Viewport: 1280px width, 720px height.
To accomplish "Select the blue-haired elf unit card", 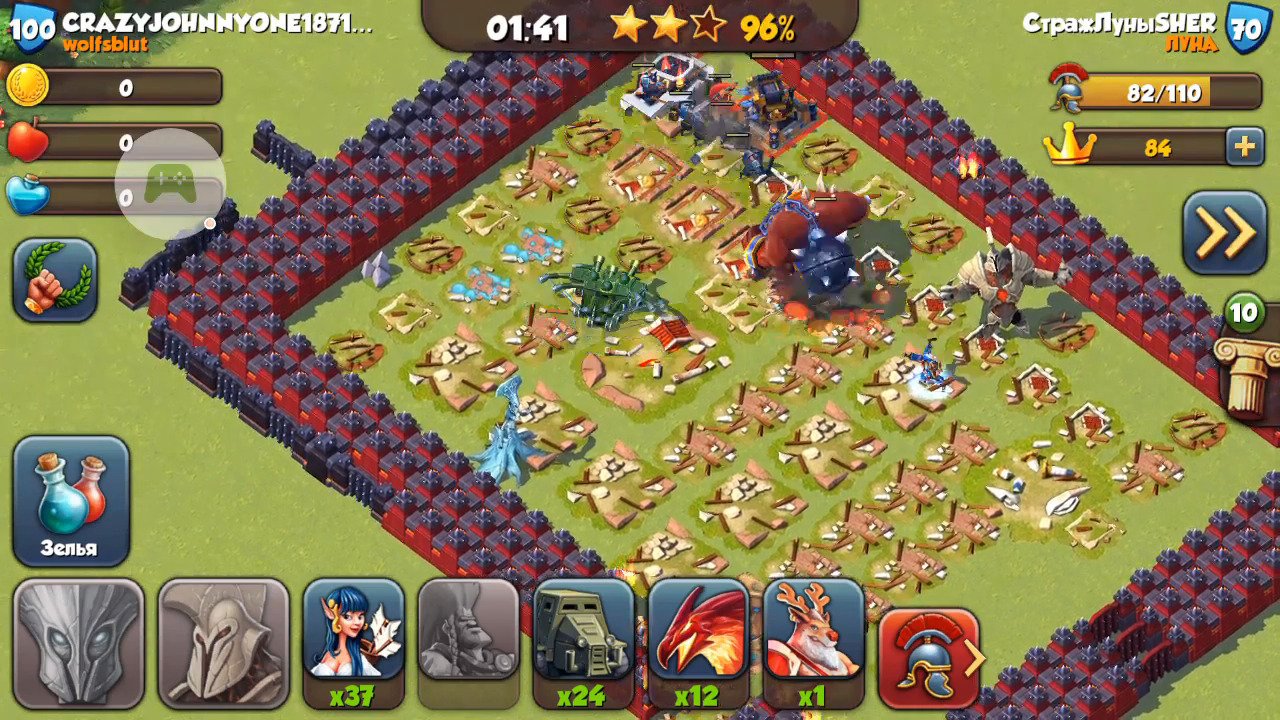I will [x=353, y=632].
